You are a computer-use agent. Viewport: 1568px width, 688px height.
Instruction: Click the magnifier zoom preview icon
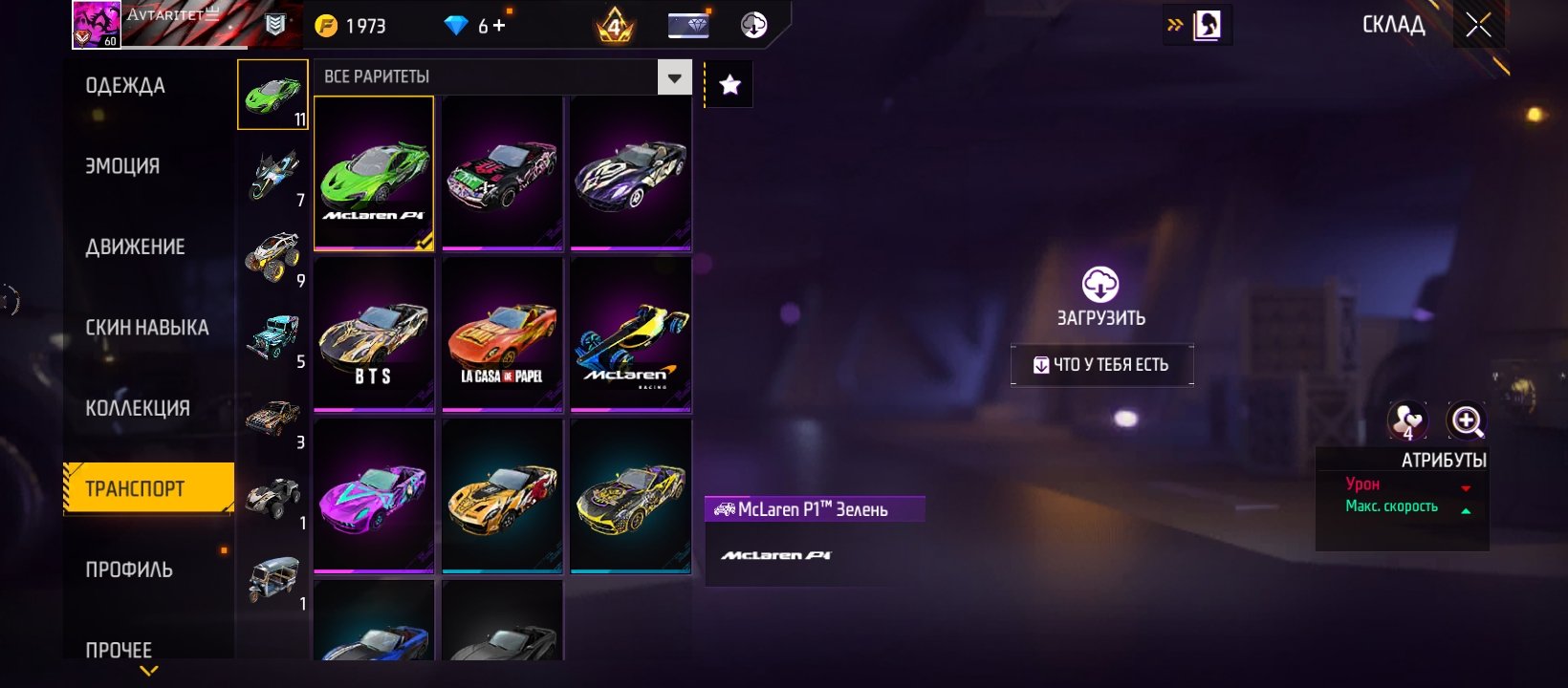pos(1466,420)
